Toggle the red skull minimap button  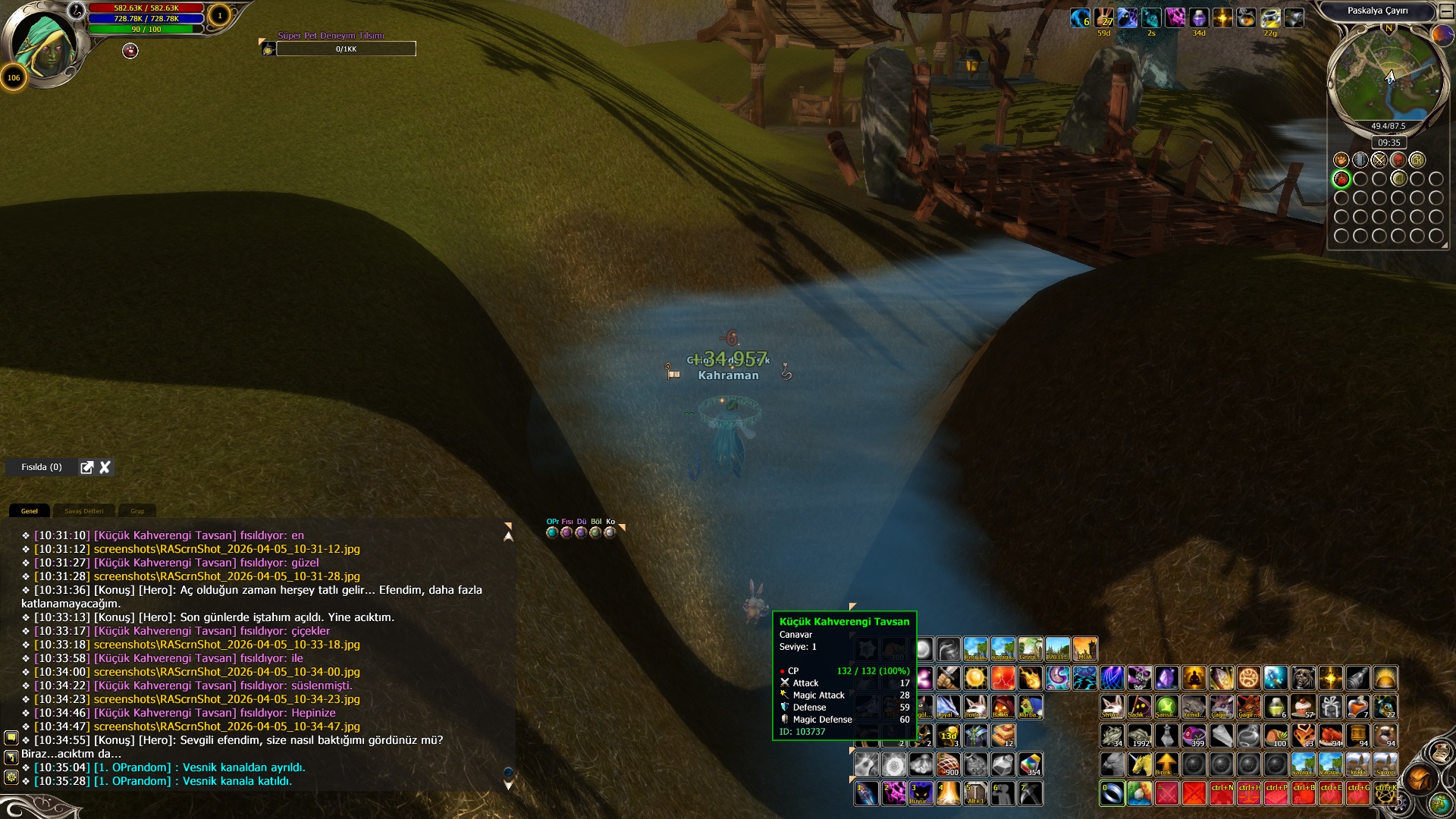tap(1398, 160)
